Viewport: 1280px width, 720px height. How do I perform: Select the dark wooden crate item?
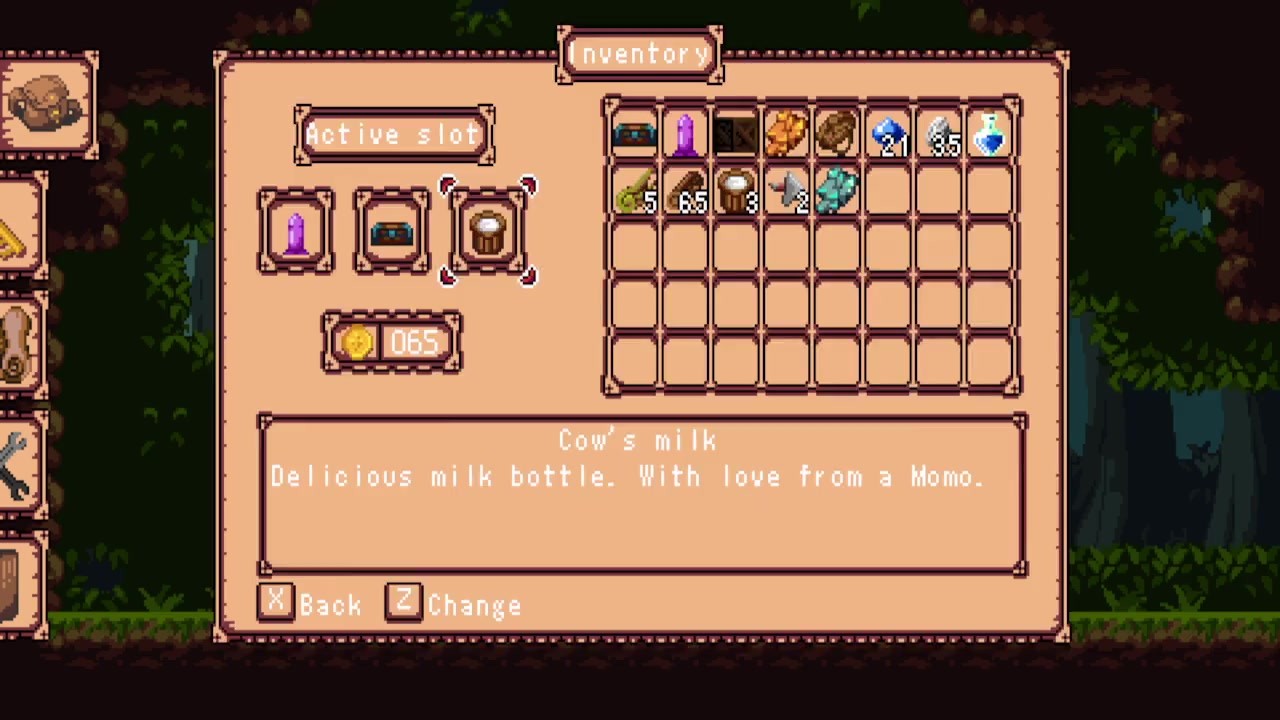click(x=736, y=135)
